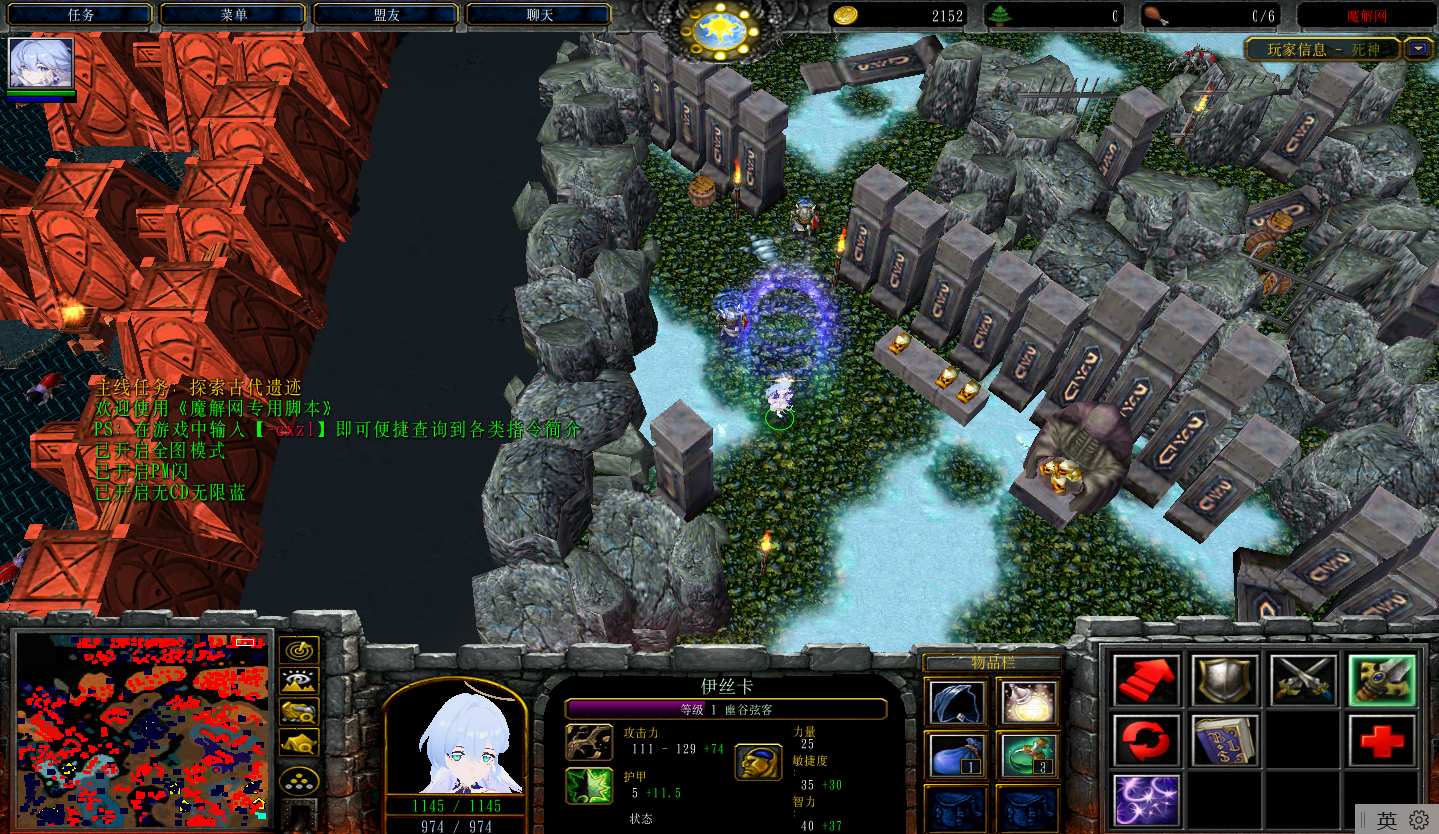This screenshot has height=834, width=1439.
Task: Expand the 玩家信息 dropdown arrow
Action: pyautogui.click(x=1418, y=48)
